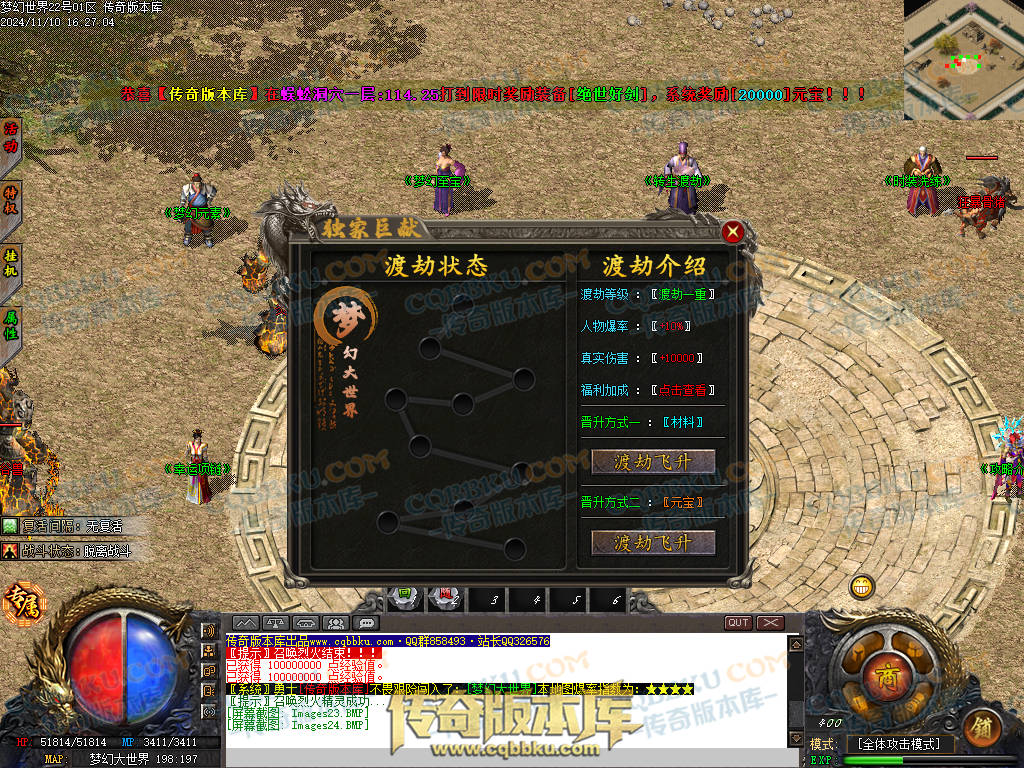Toggle the 全体攻击模式 attack mode
This screenshot has height=768, width=1024.
point(899,744)
